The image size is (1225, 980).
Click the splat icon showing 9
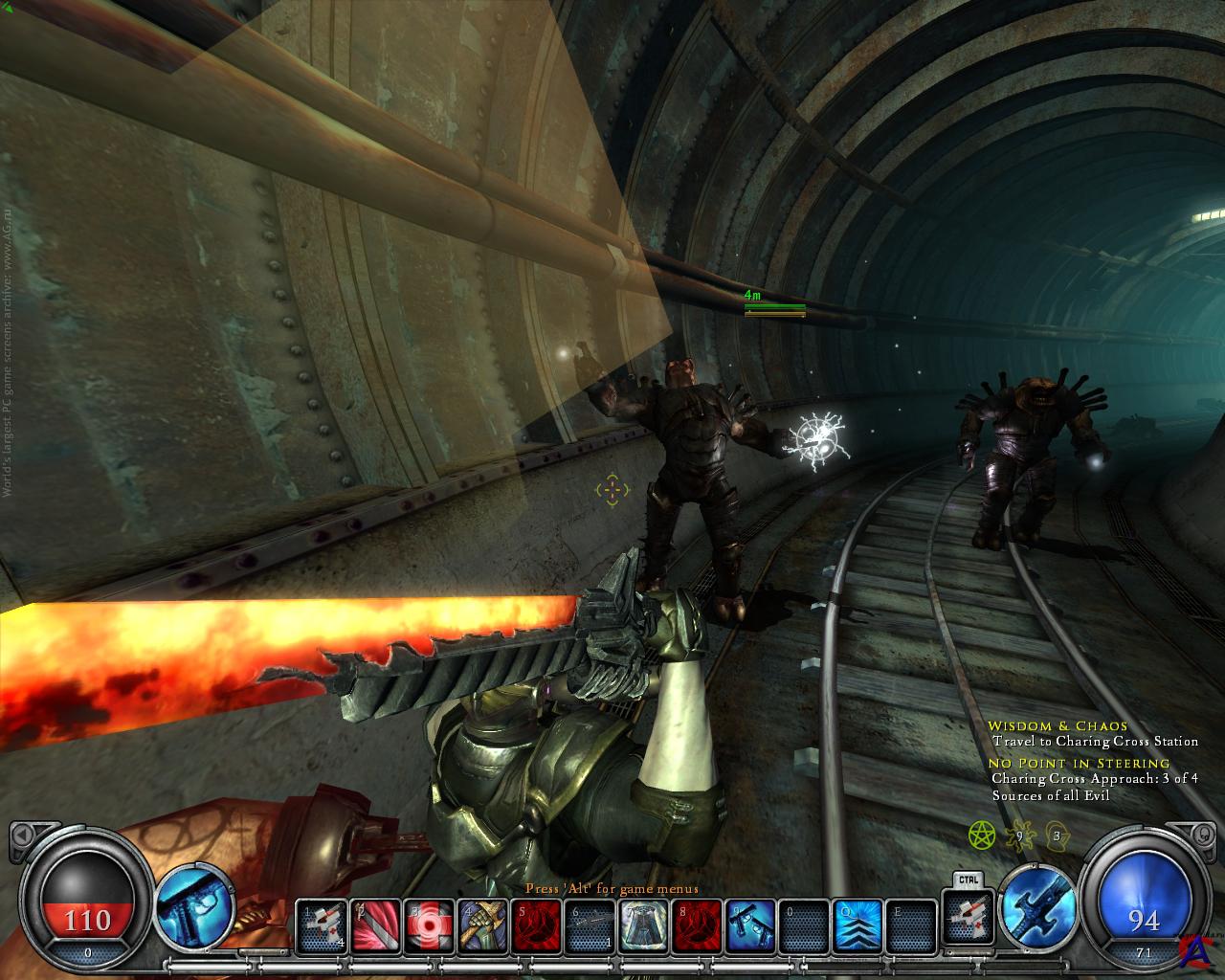[x=1018, y=835]
